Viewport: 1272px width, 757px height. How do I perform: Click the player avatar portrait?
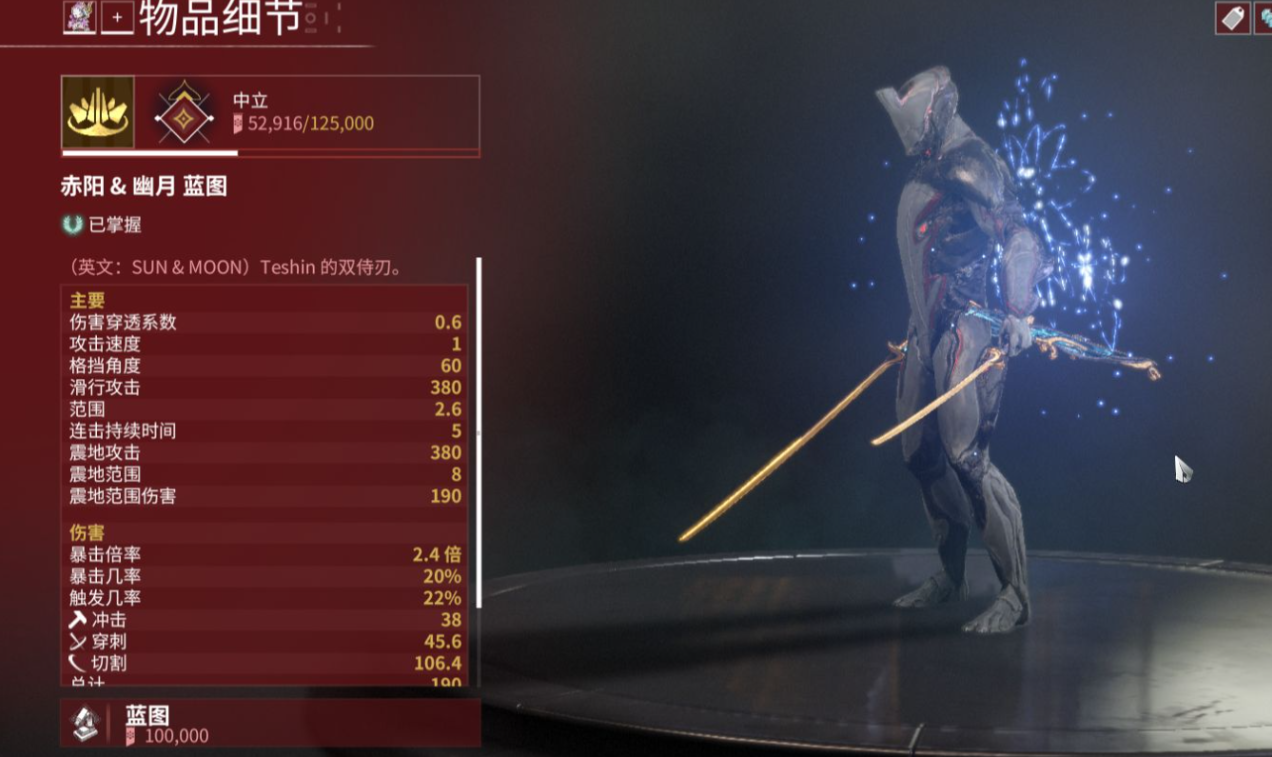click(x=80, y=17)
